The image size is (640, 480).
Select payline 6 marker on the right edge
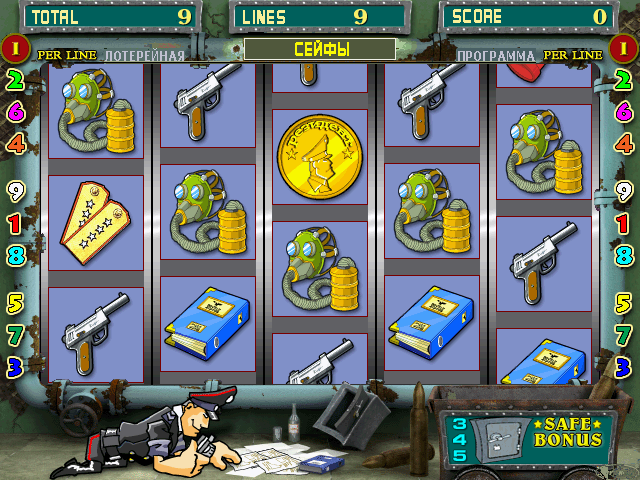(624, 111)
